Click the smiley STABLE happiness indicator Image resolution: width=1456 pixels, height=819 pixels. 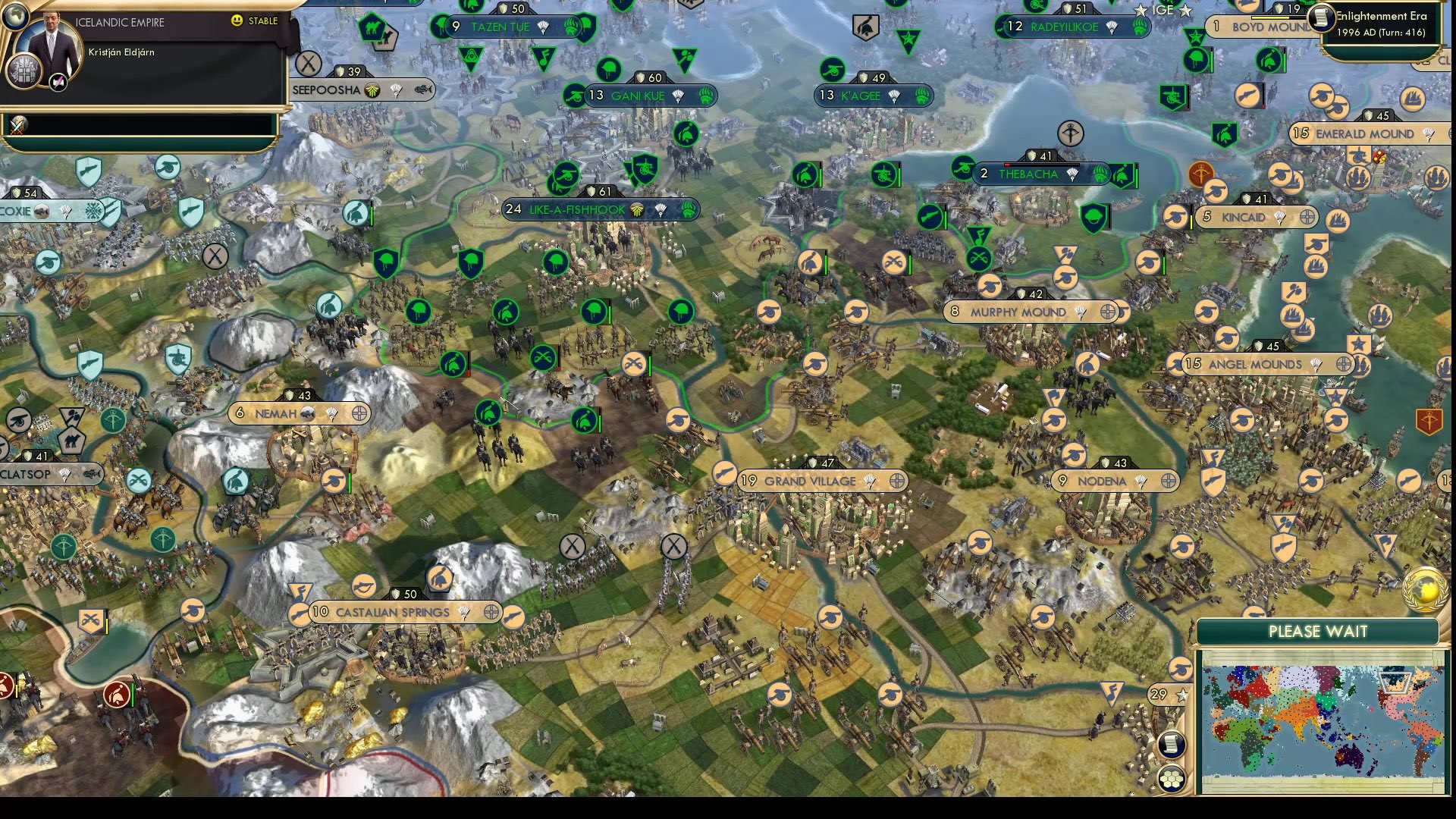[237, 22]
